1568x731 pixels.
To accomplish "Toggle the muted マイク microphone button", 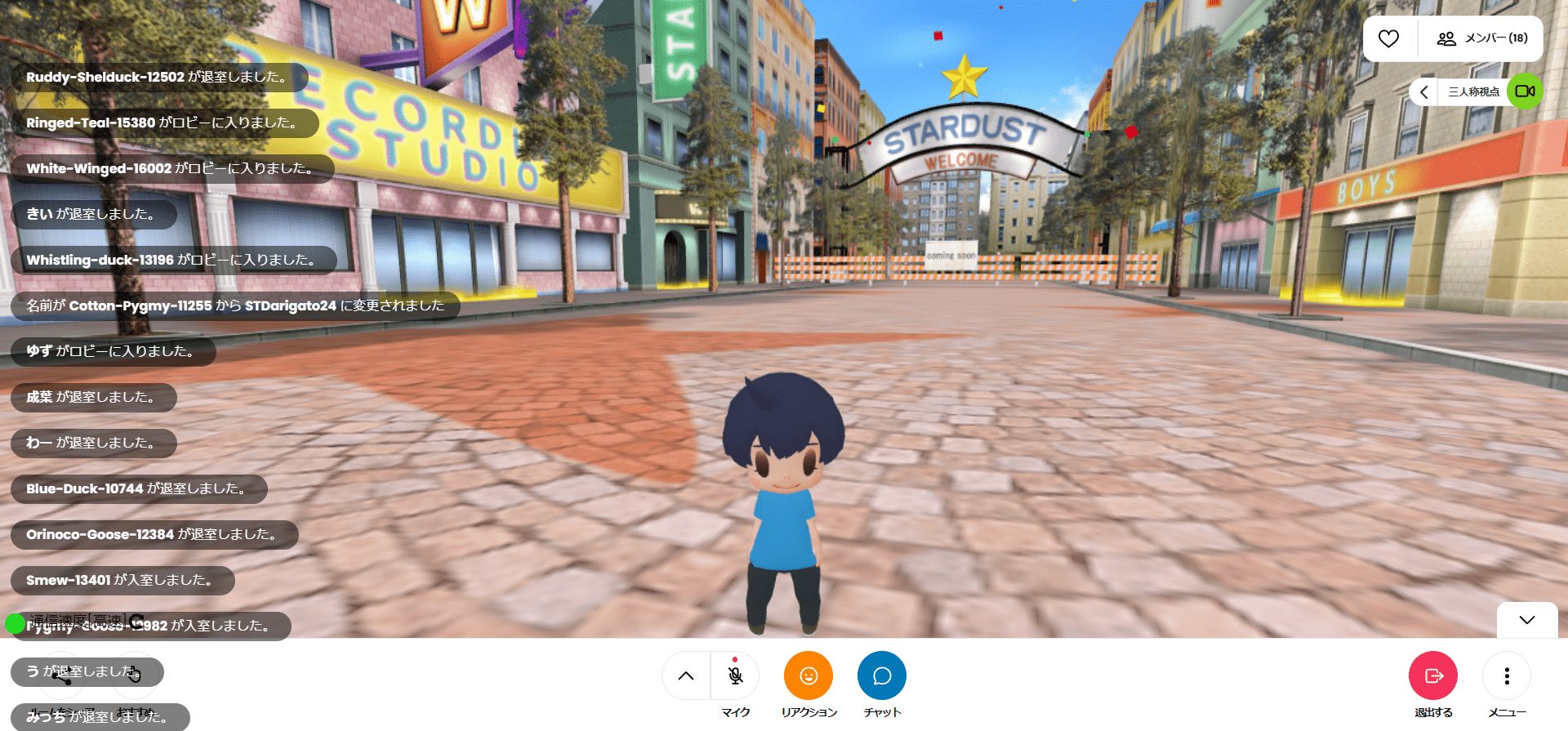I will [x=735, y=675].
